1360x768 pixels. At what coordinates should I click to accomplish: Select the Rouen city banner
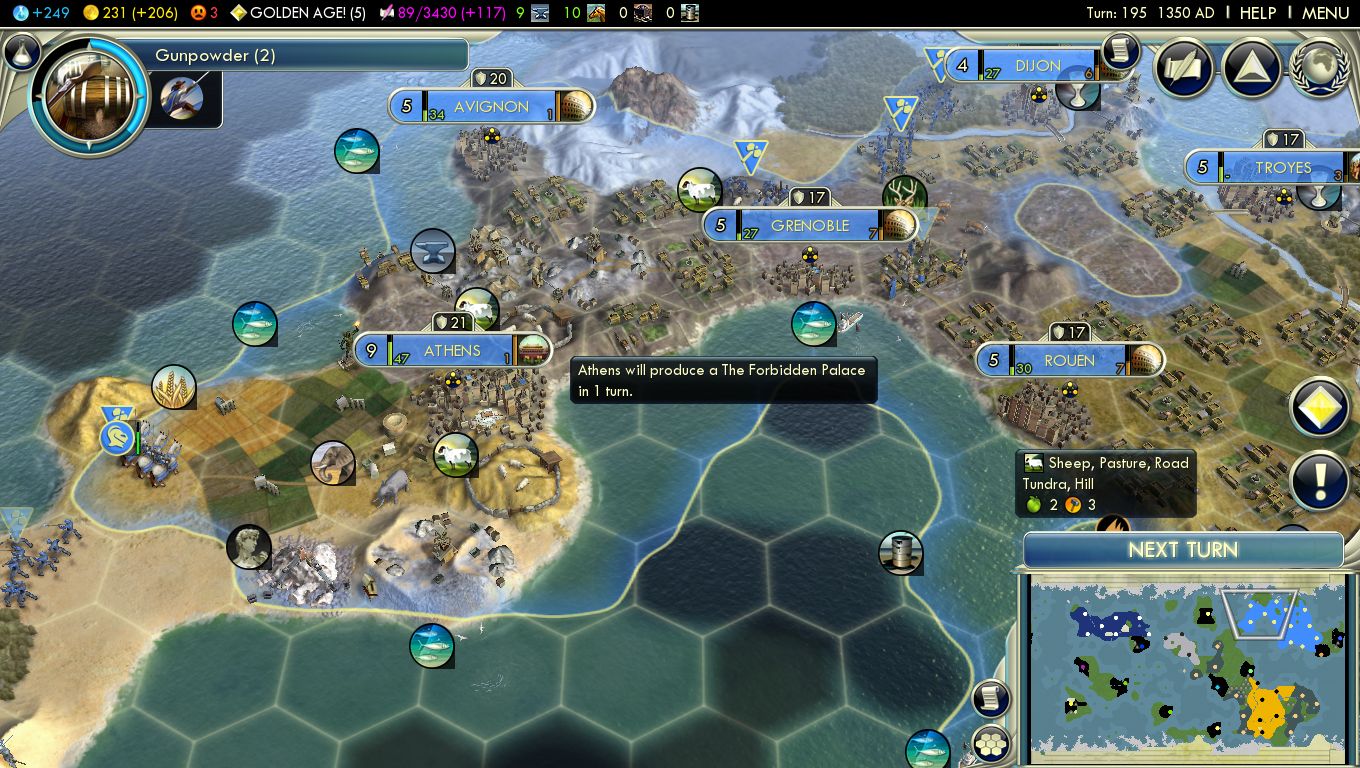click(1069, 361)
